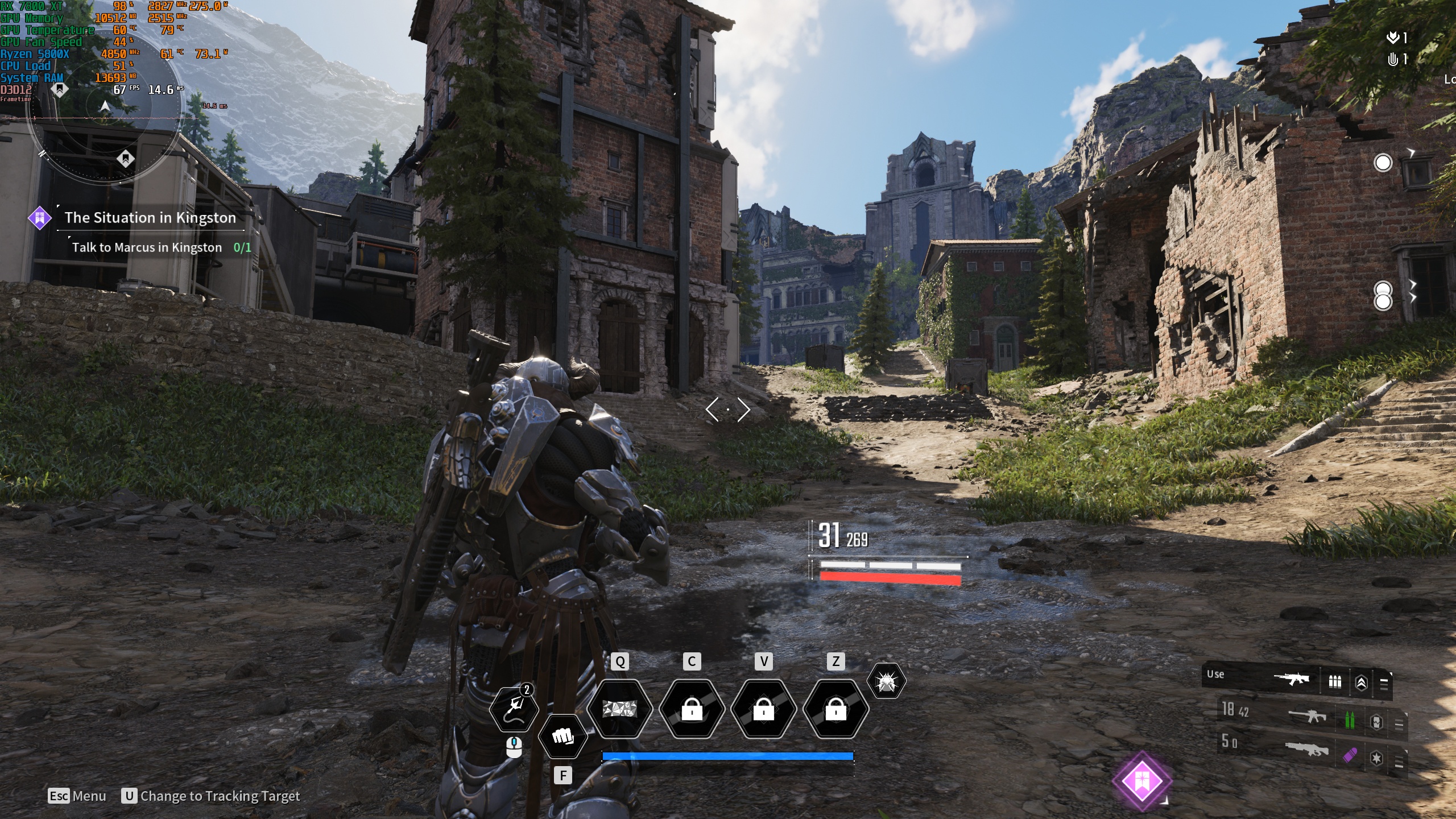Click the small passive skill hexagon icon
This screenshot has height=819, width=1456.
tap(886, 681)
